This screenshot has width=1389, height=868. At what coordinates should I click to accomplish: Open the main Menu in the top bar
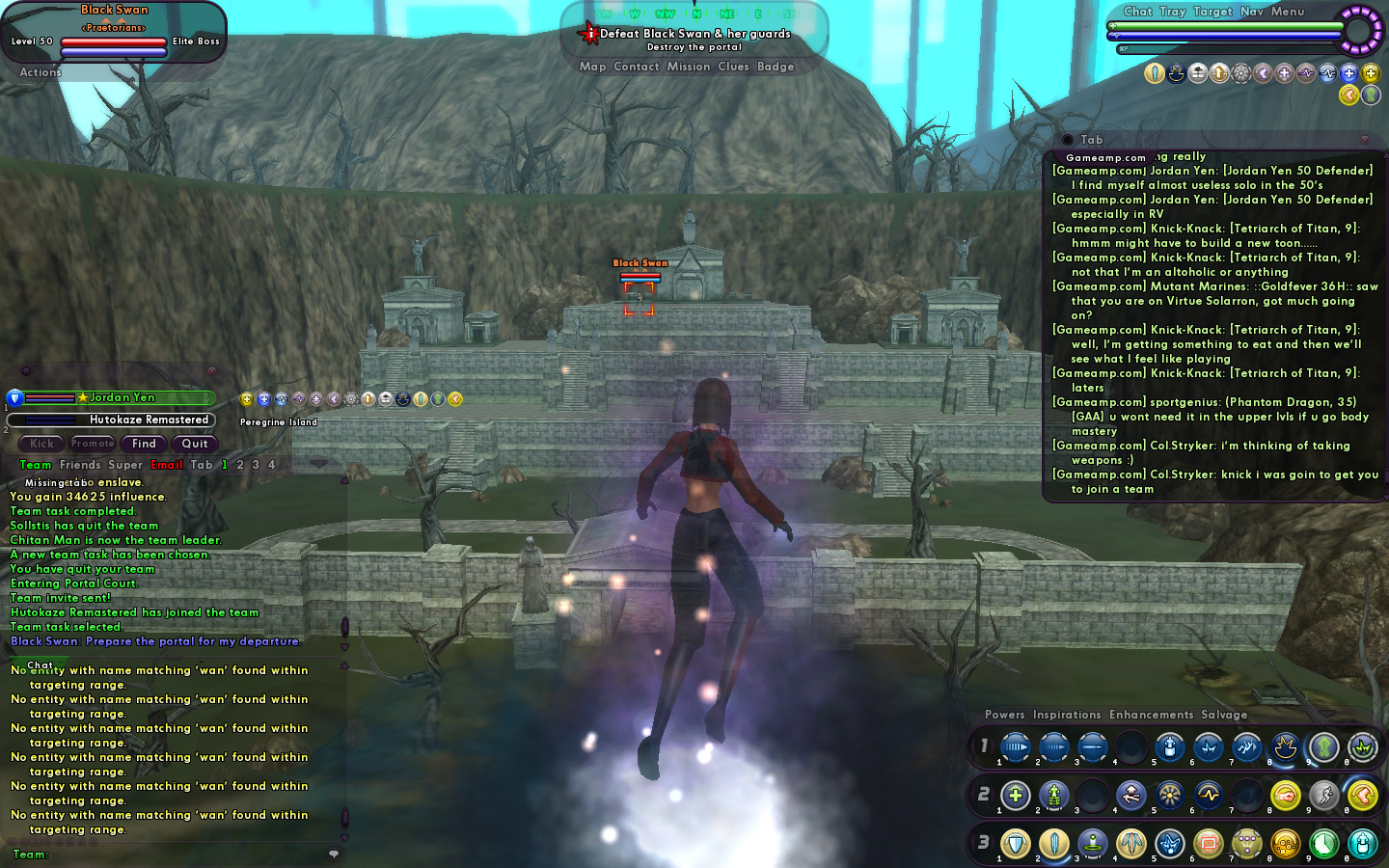[1287, 12]
